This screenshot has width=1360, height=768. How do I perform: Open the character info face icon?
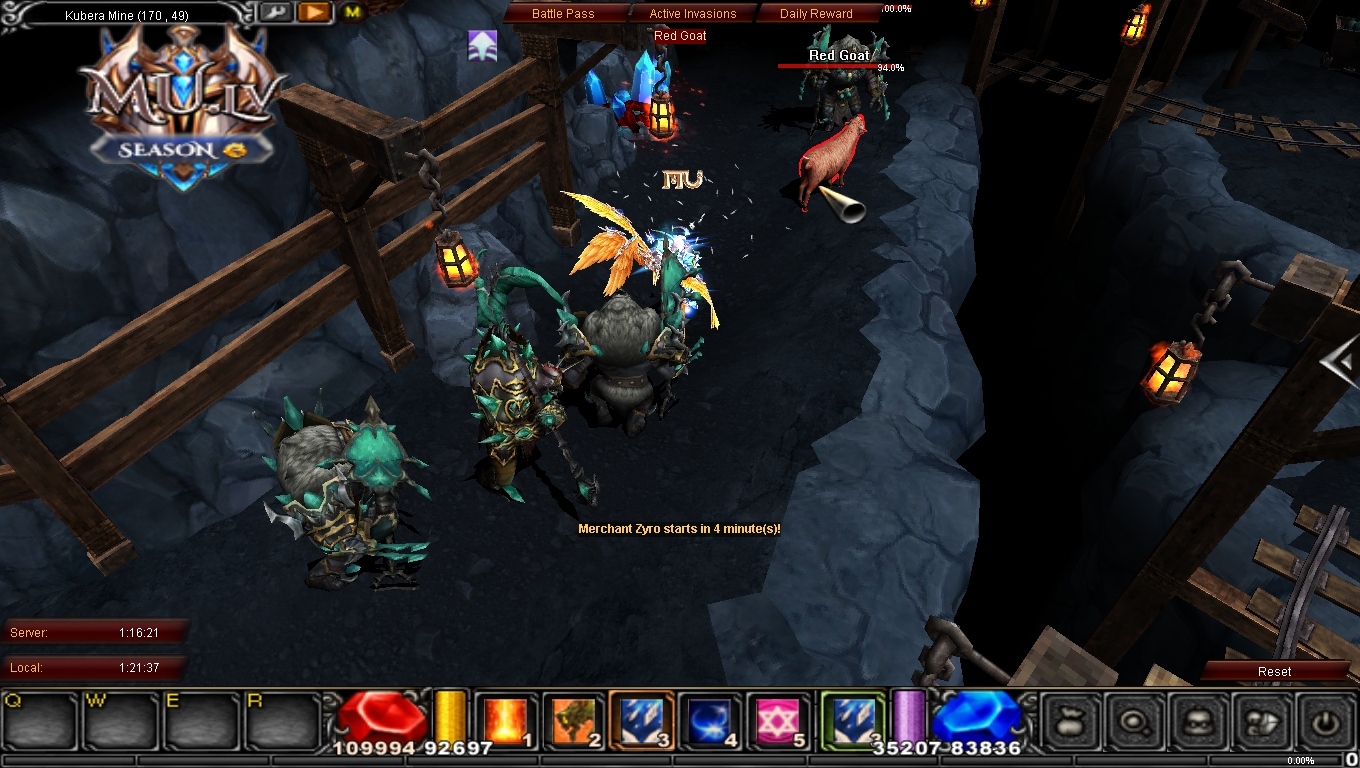click(x=1199, y=722)
